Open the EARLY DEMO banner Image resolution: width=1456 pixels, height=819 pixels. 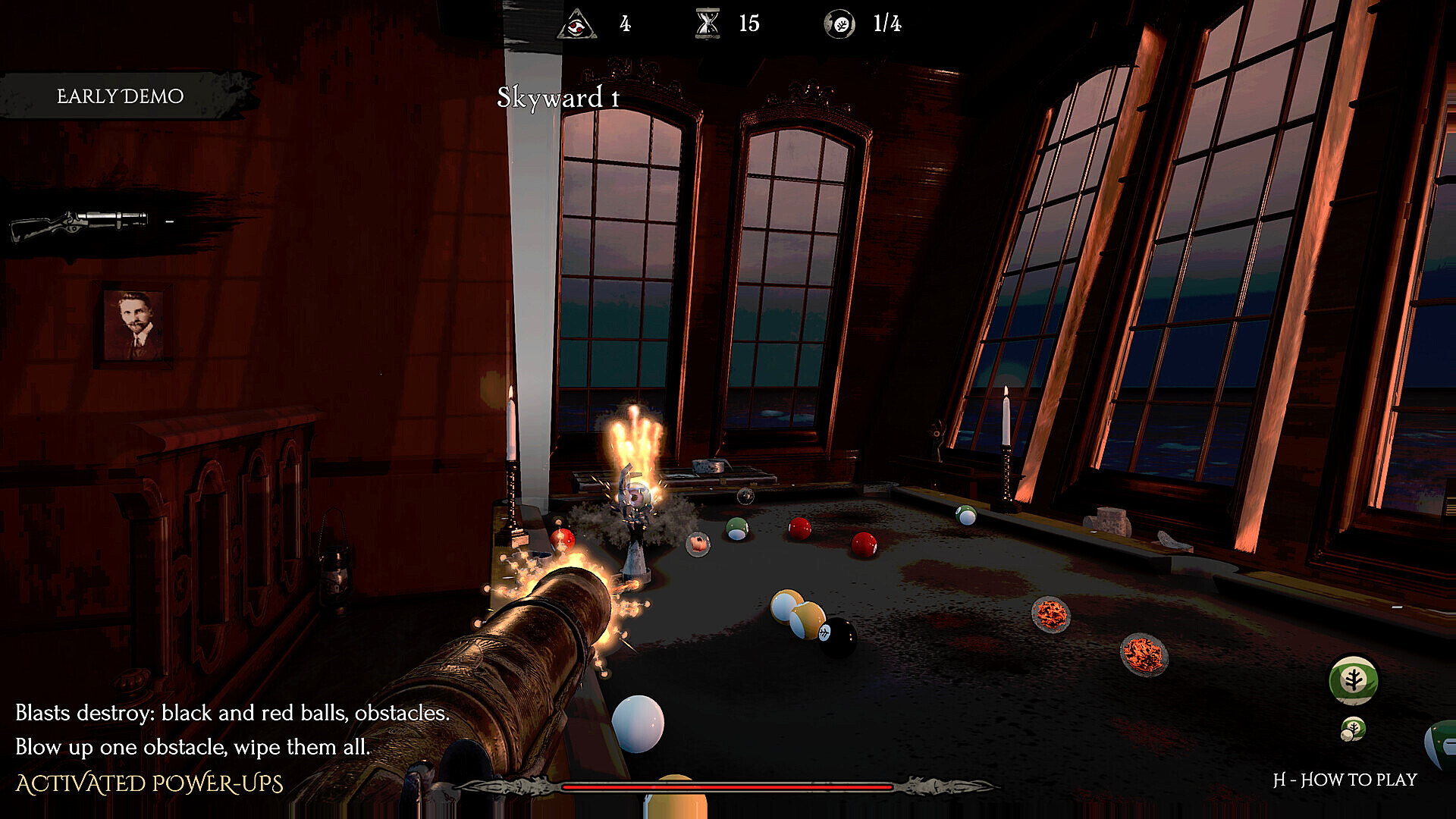tap(120, 96)
